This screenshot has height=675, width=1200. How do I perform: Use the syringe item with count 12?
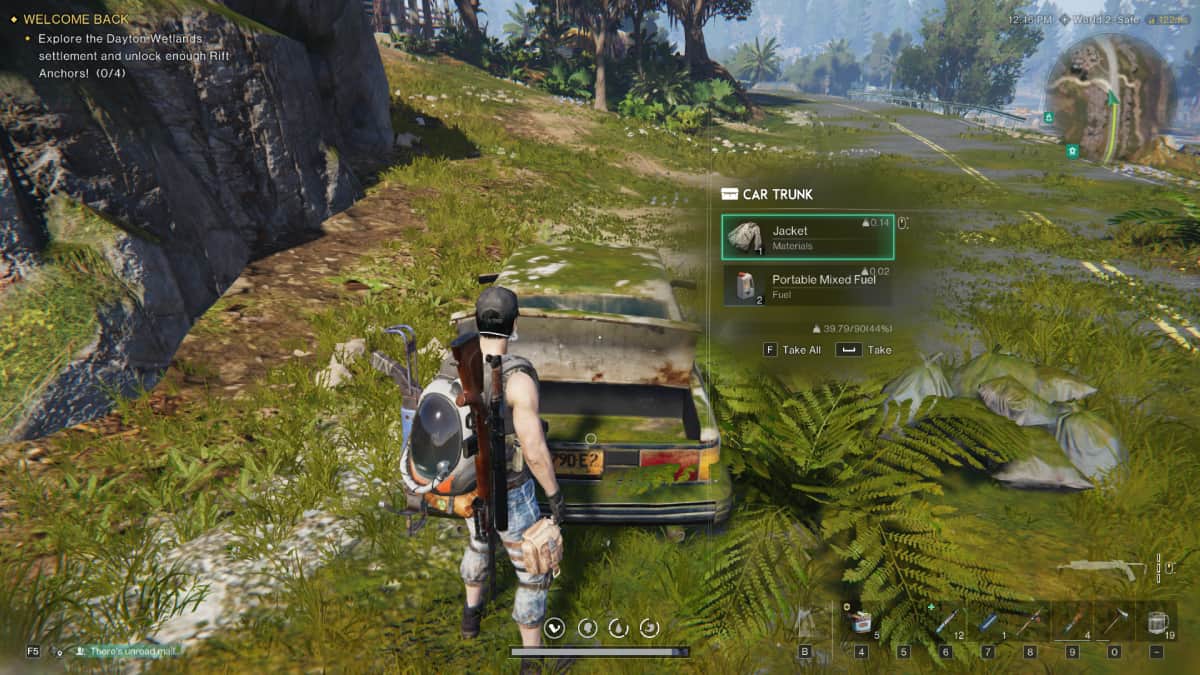point(946,622)
